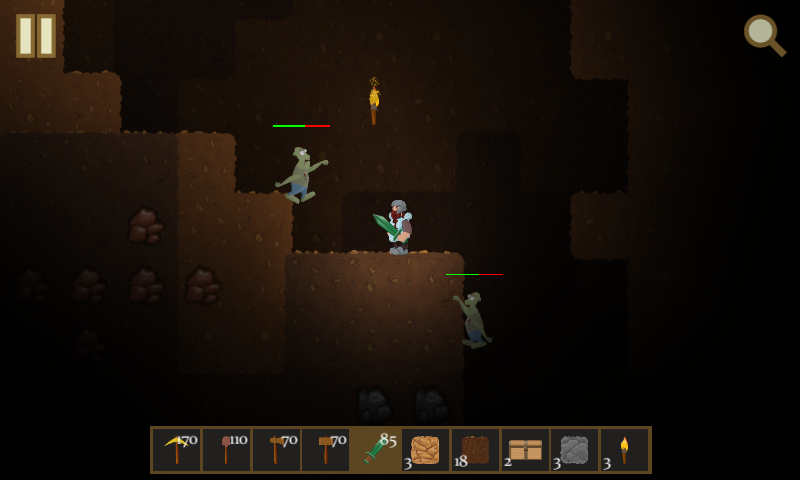Select the hammer hotbar slot
The width and height of the screenshot is (800, 480).
[x=326, y=450]
